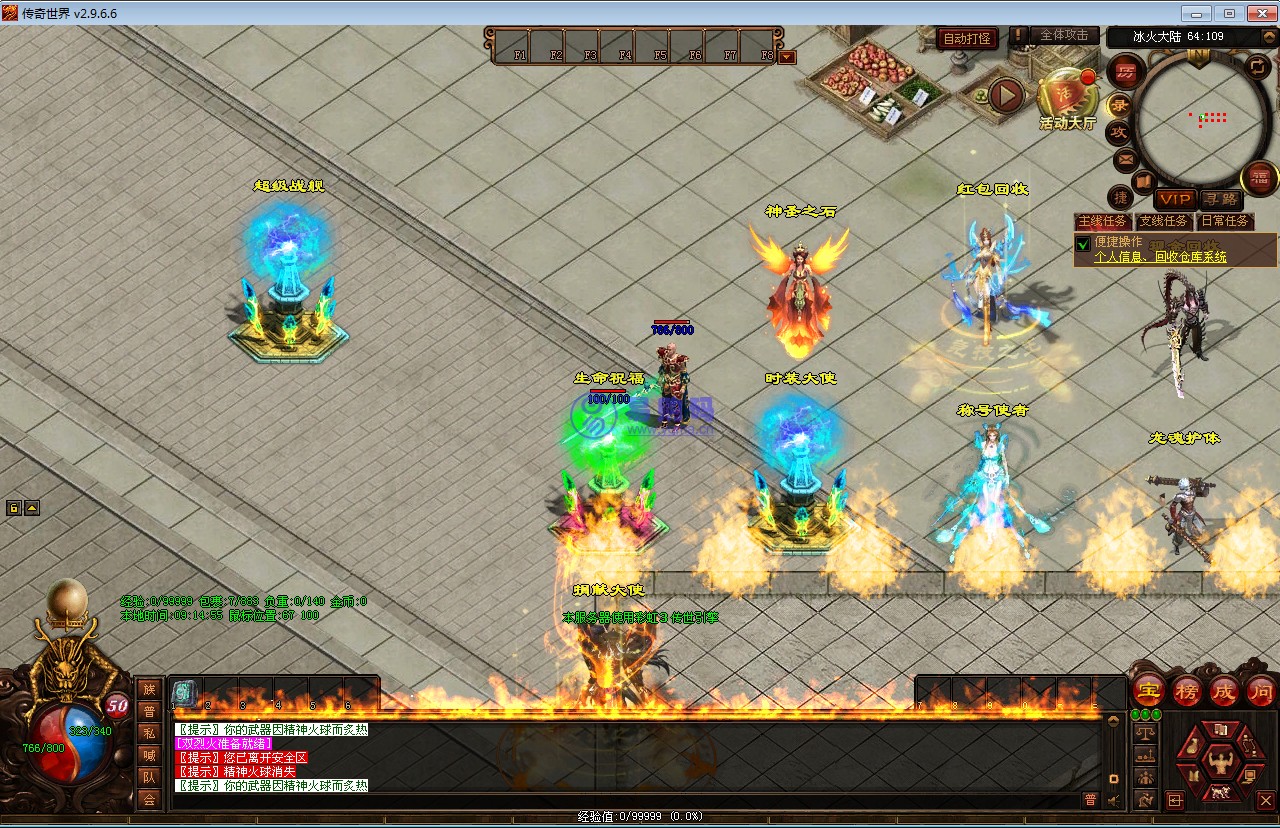Toggle the 自动打怪 auto-fight button
Screen dimensions: 1280x828
(x=967, y=39)
